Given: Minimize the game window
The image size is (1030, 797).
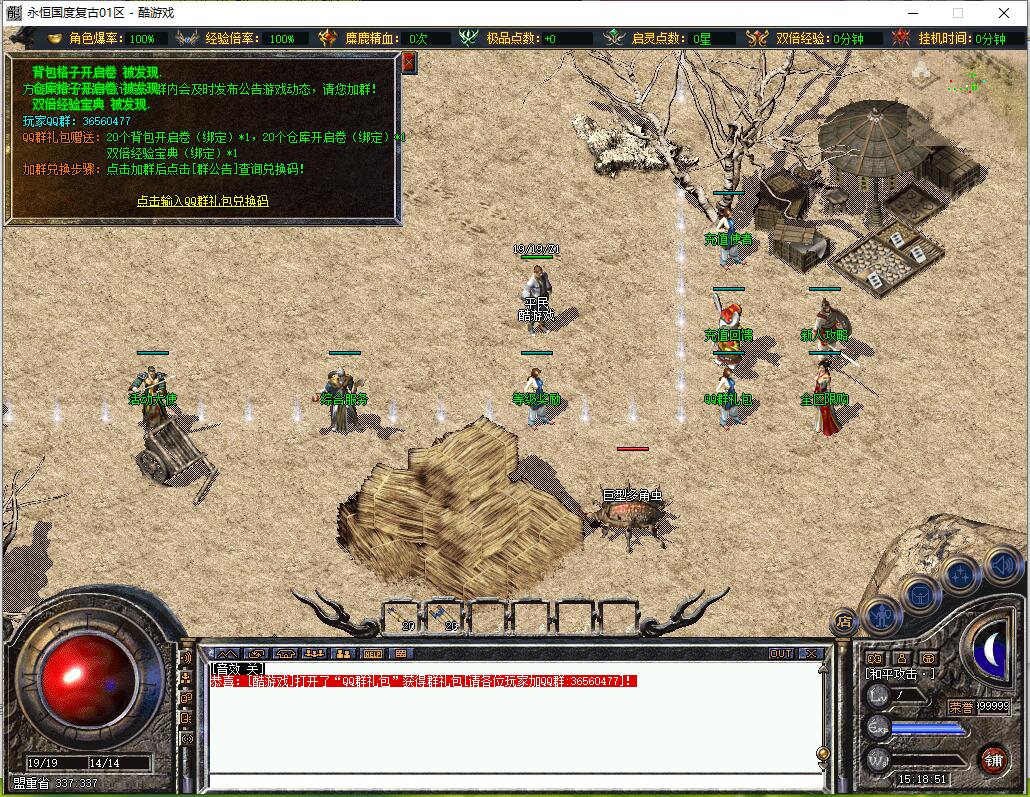Looking at the screenshot, I should [x=911, y=13].
